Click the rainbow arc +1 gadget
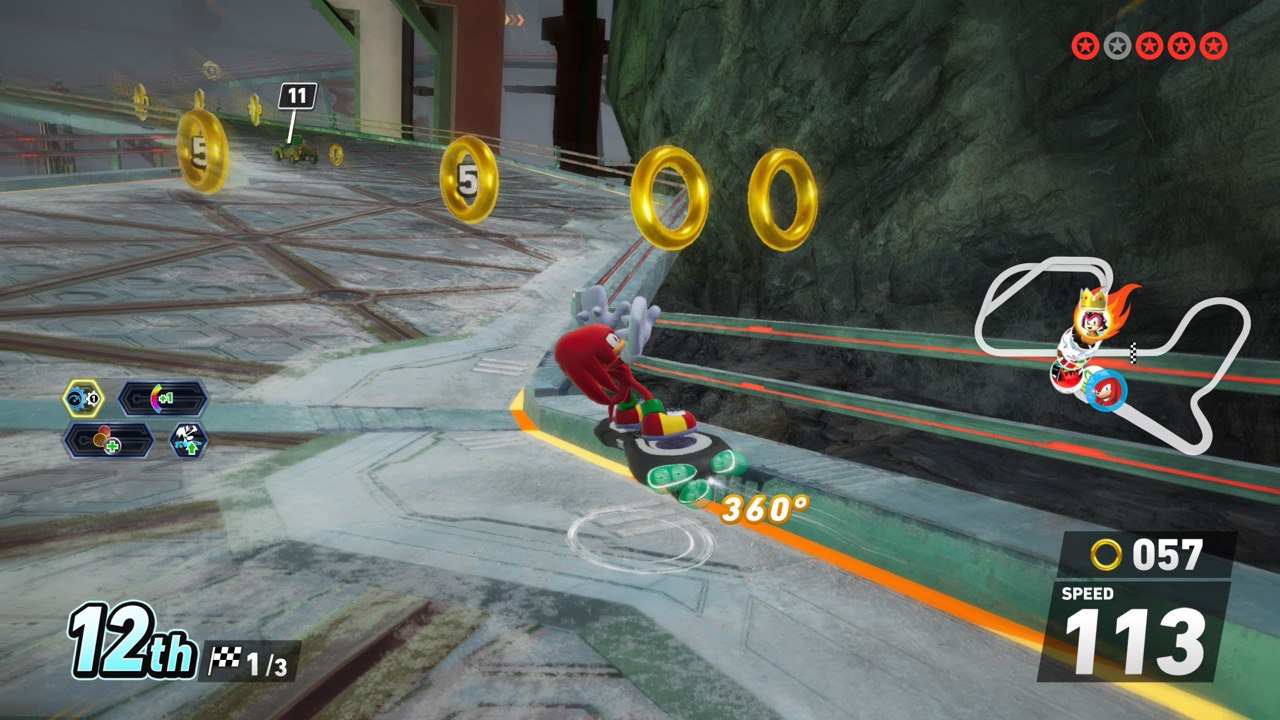 coord(163,399)
